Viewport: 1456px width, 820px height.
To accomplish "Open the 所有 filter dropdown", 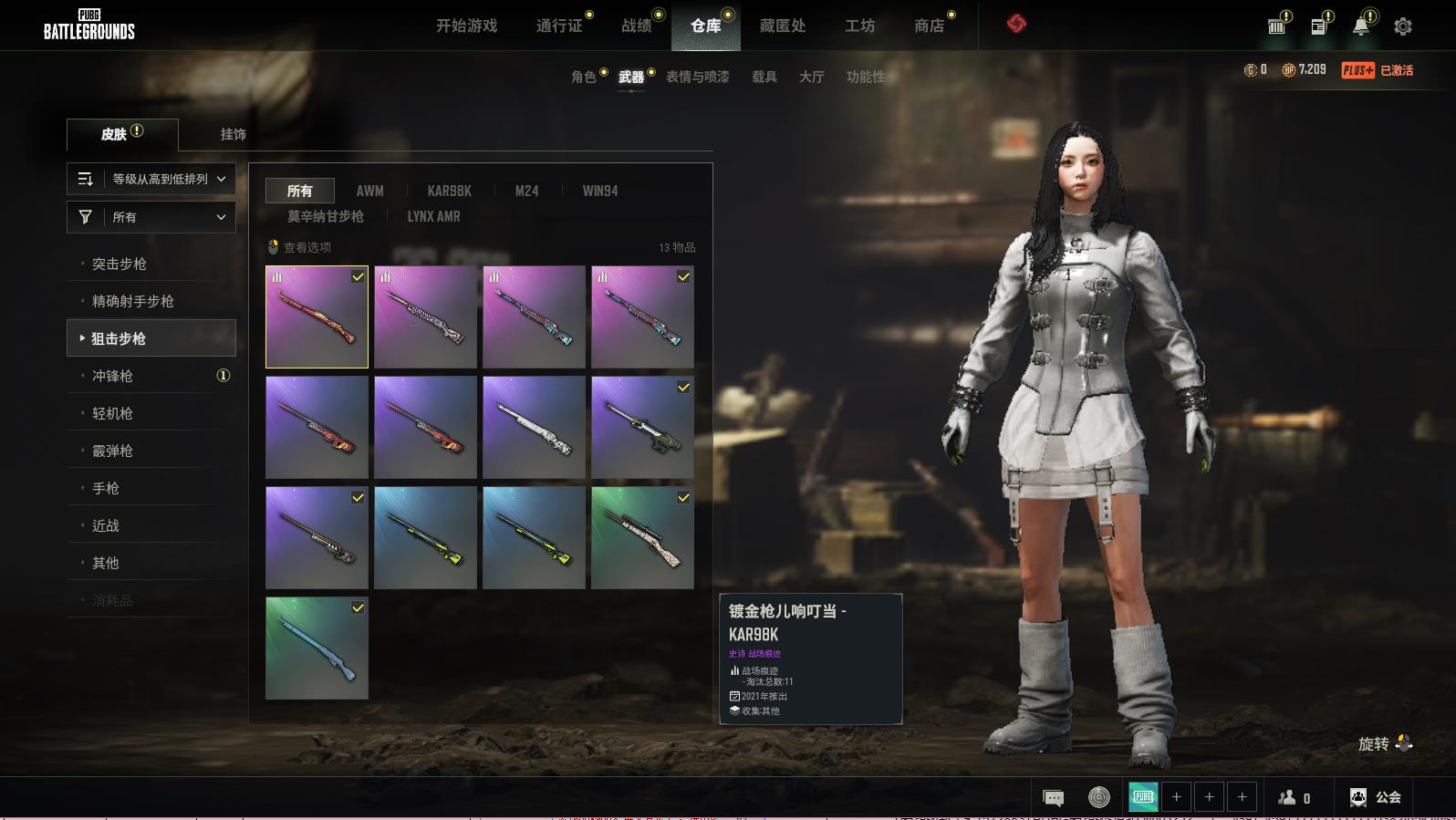I will pos(151,217).
